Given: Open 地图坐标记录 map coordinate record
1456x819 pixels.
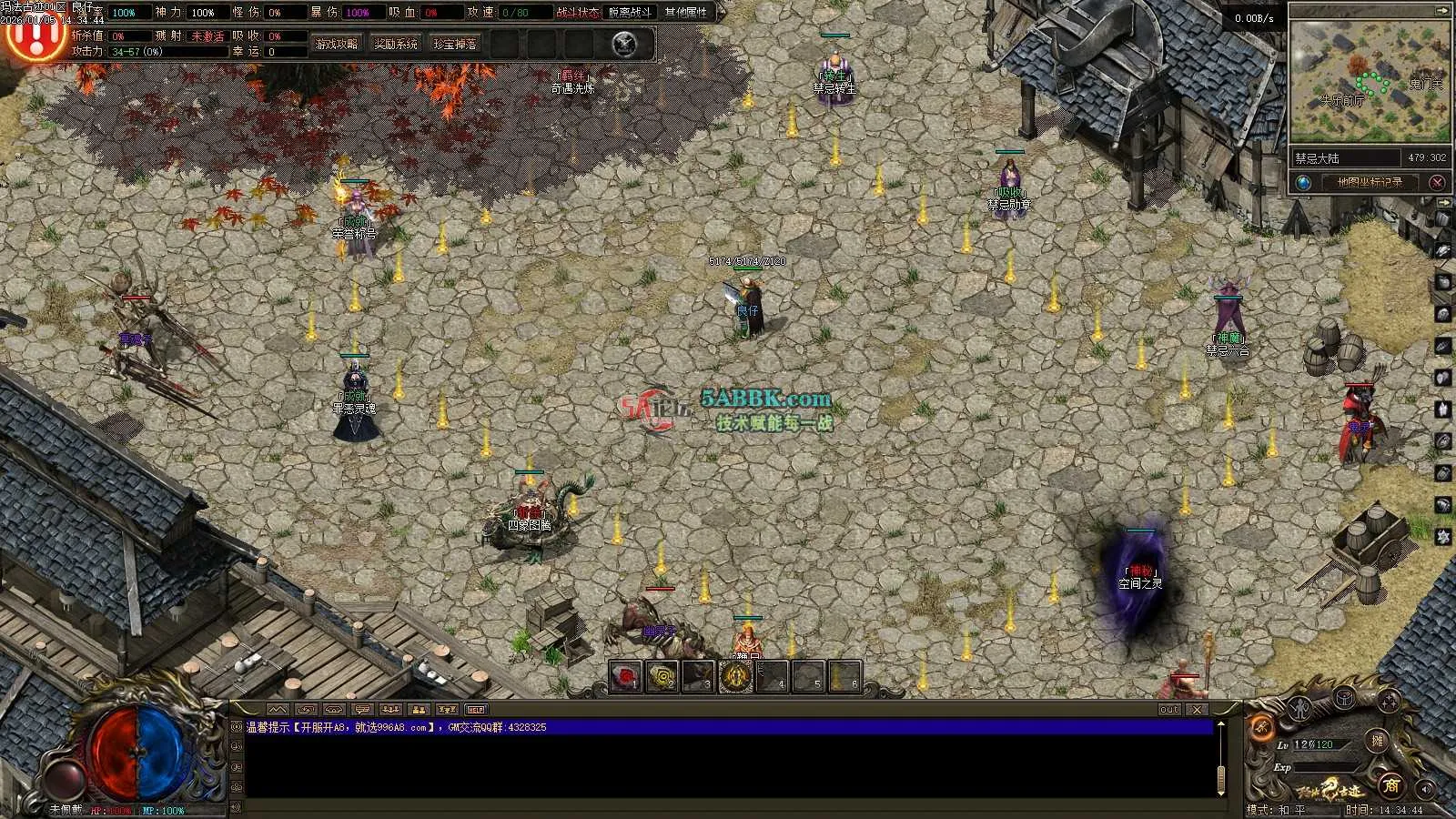Looking at the screenshot, I should tap(1370, 182).
